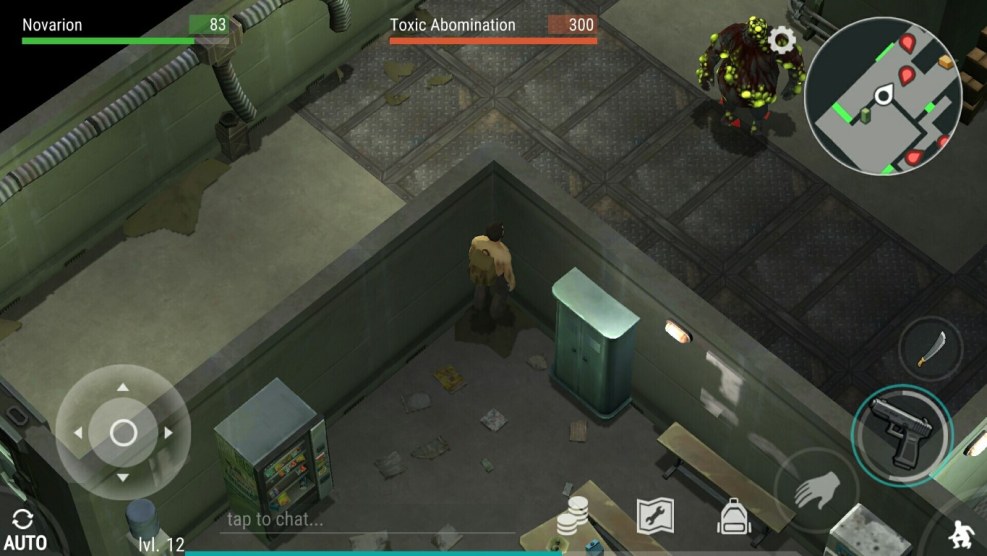Toggle crouch sneak mode
The height and width of the screenshot is (556, 987).
[x=964, y=532]
